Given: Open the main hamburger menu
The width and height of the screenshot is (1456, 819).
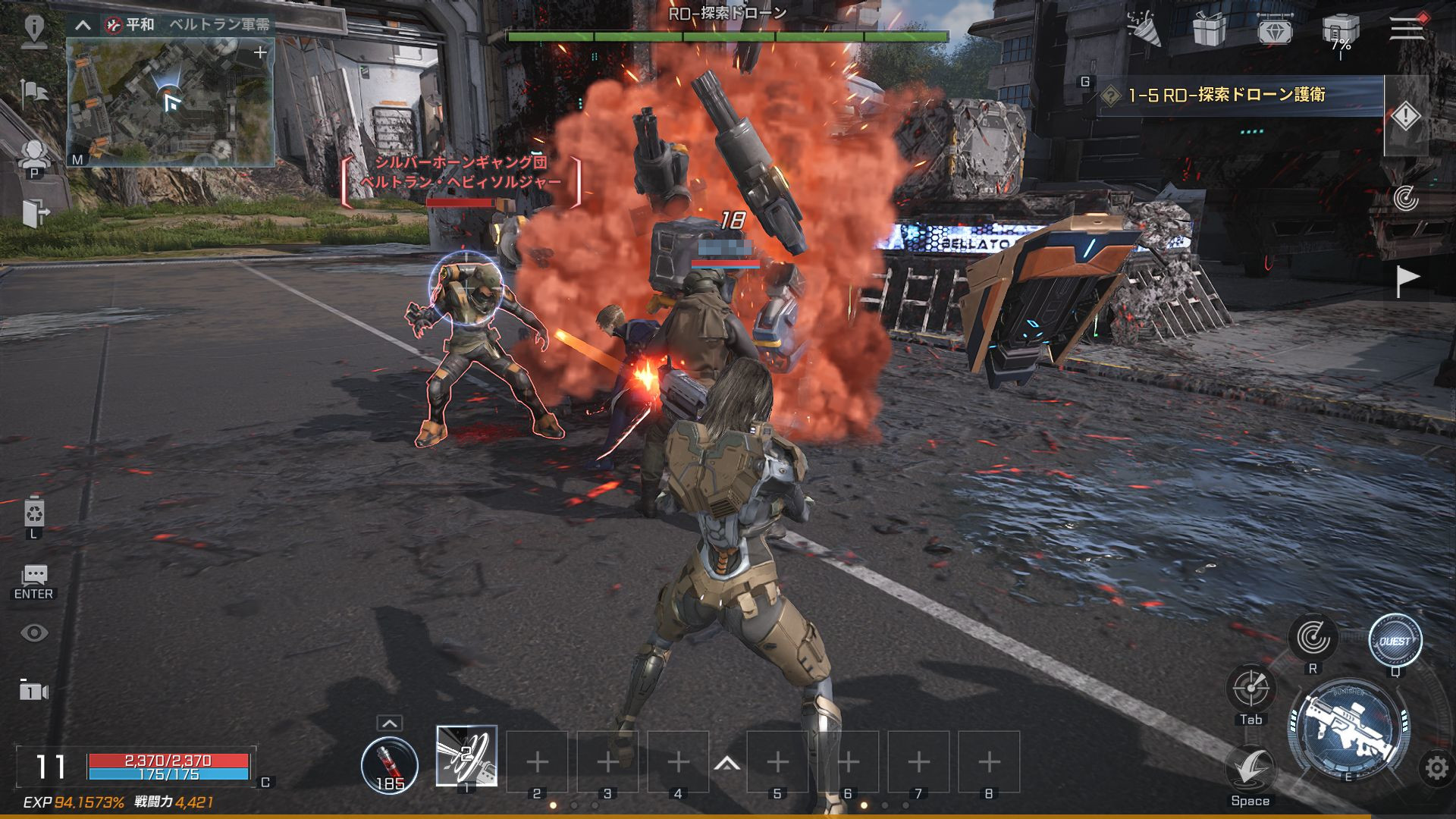Looking at the screenshot, I should point(1407,28).
